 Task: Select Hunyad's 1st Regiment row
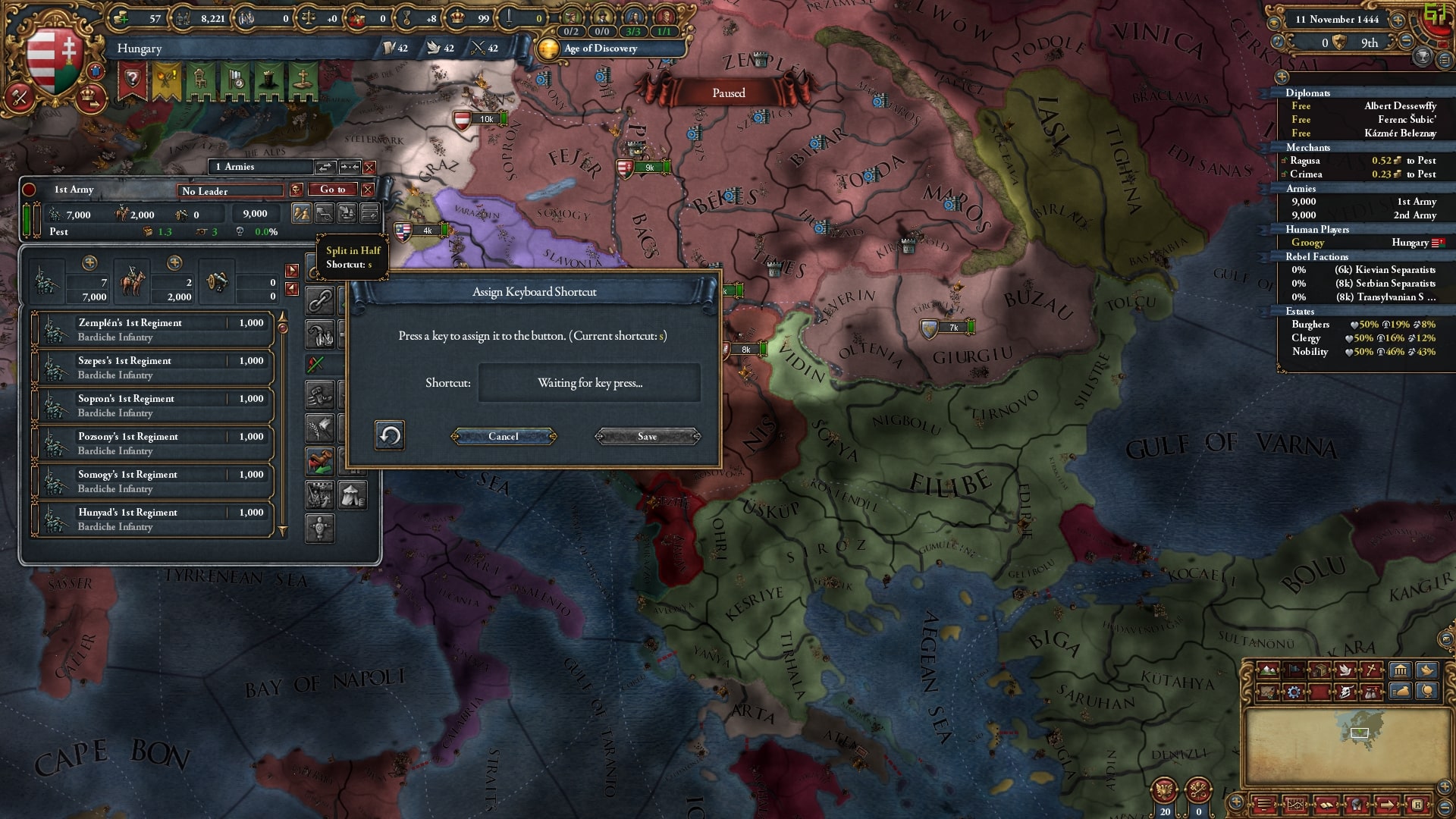tap(152, 519)
